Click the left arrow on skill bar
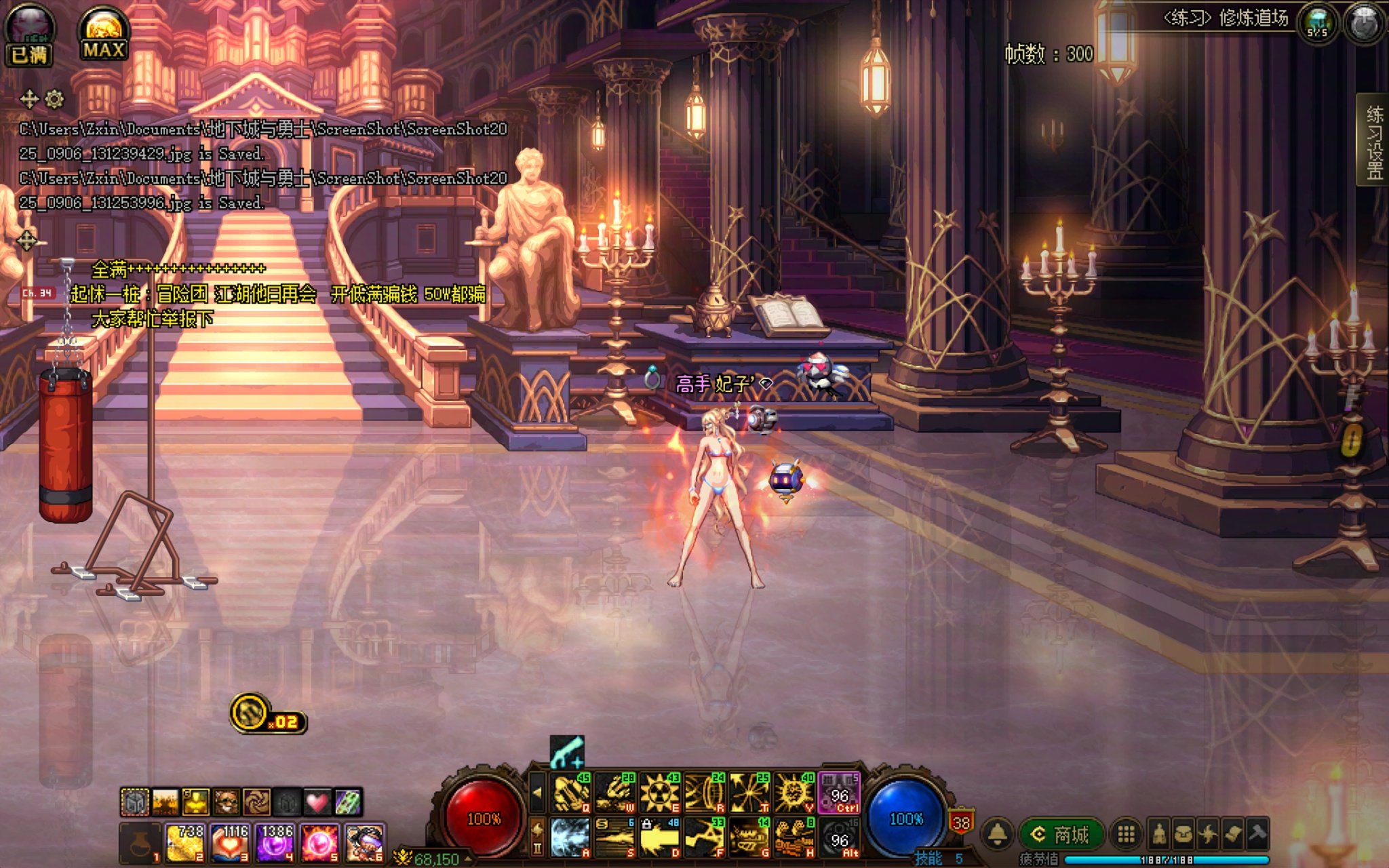Screen dimensions: 1389x868 pyautogui.click(x=537, y=792)
